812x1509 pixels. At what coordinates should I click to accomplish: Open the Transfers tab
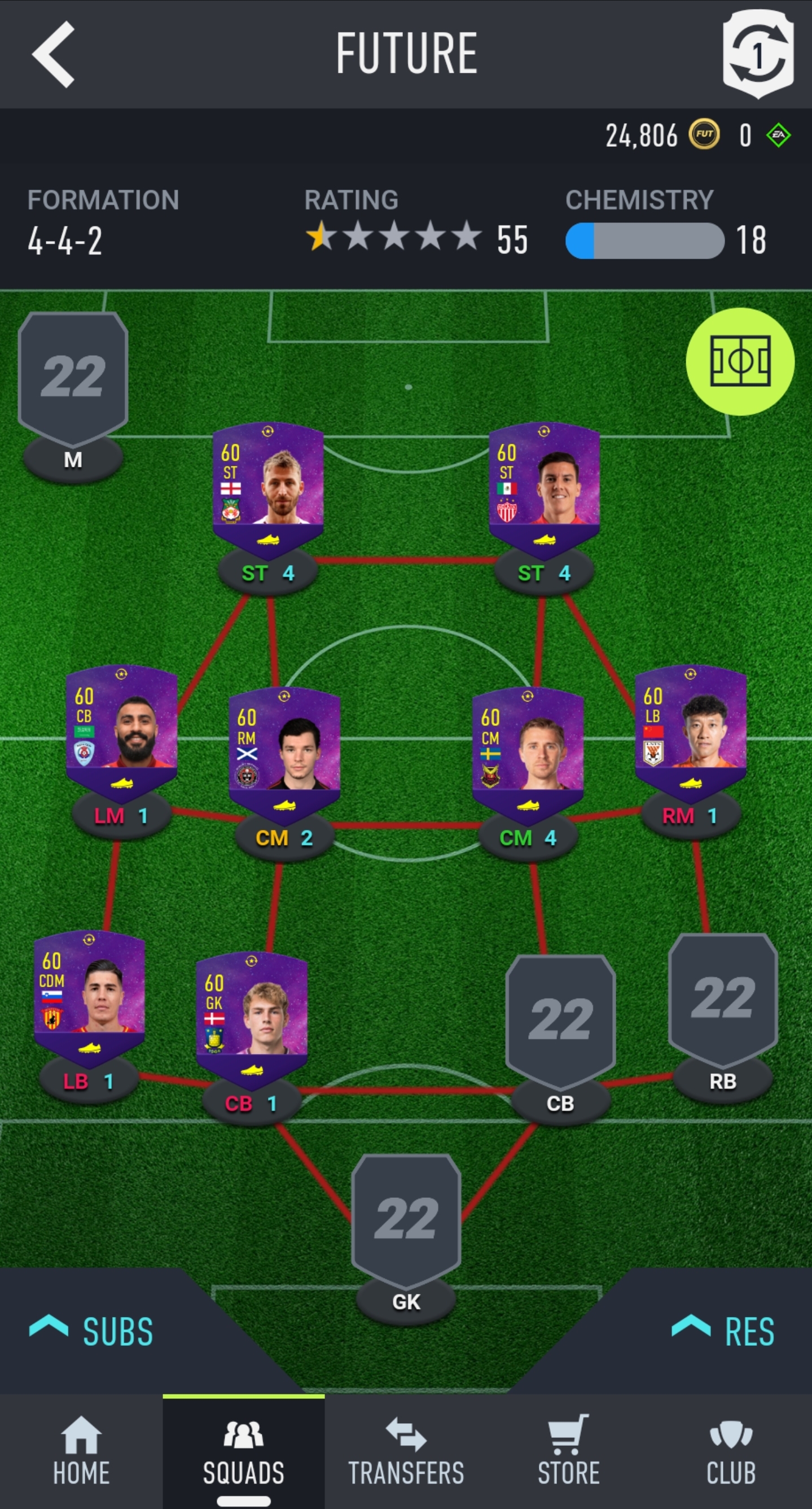[x=406, y=1451]
